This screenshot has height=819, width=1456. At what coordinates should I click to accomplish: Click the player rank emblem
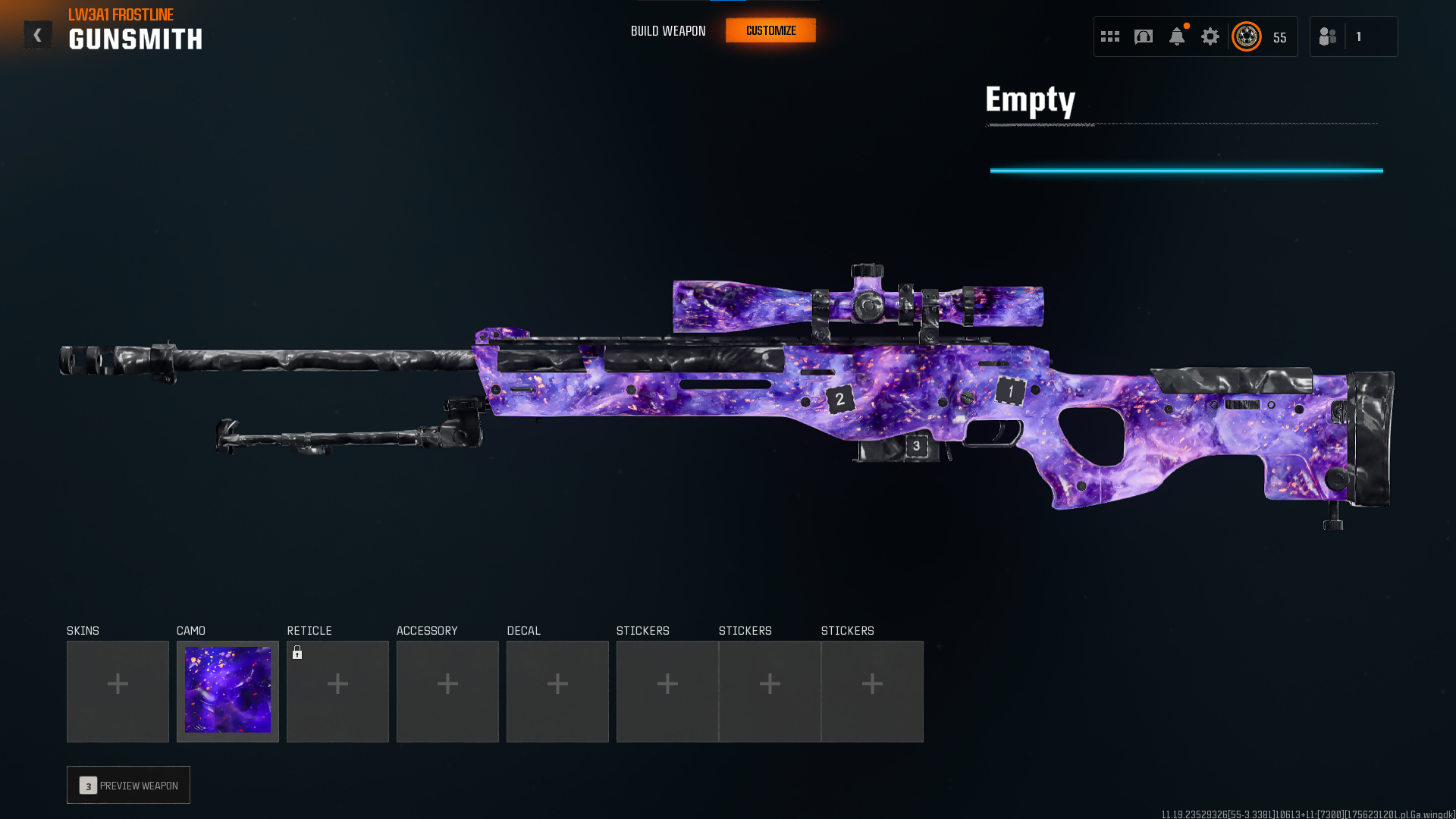point(1247,36)
